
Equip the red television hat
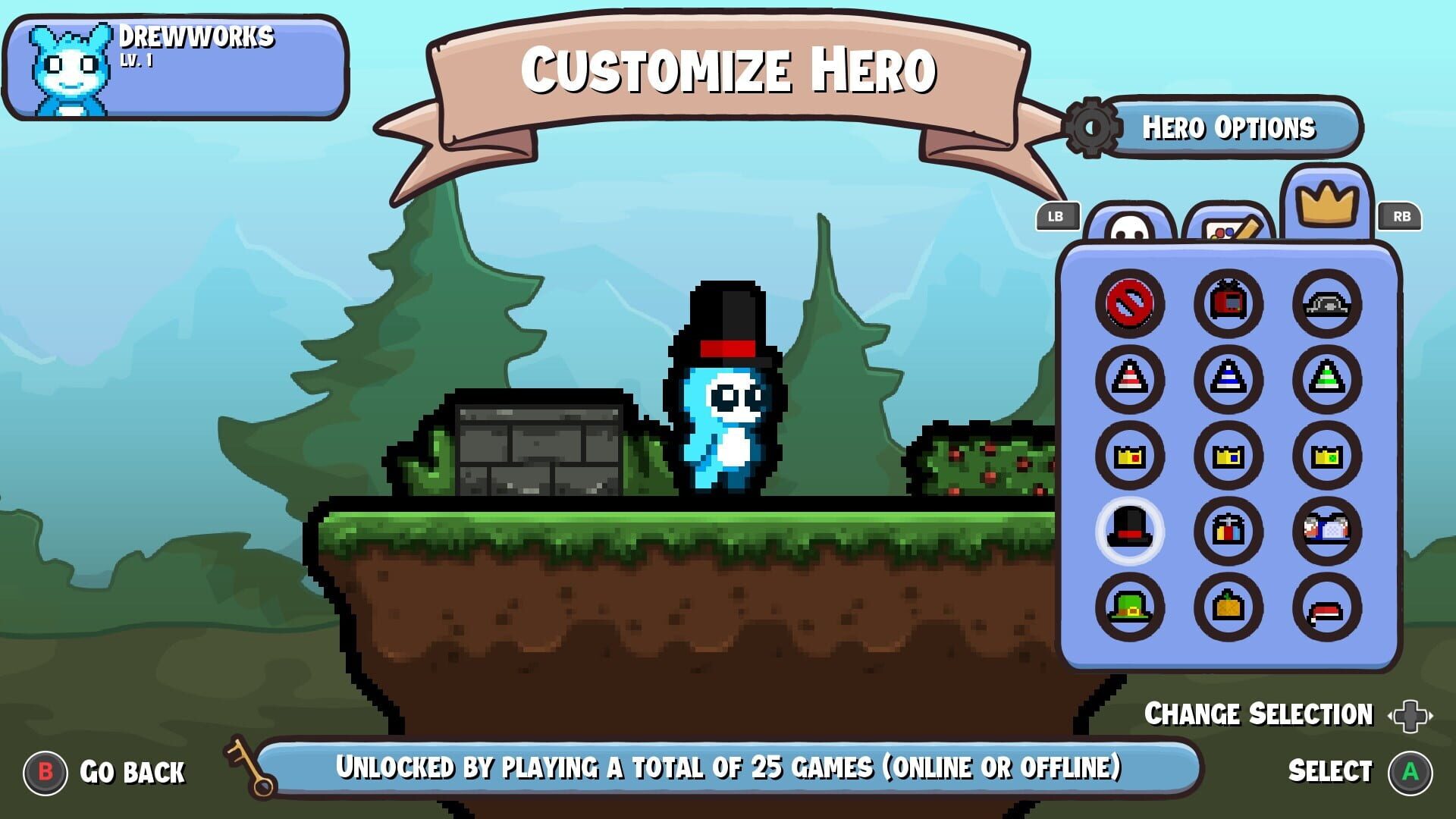tap(1228, 303)
